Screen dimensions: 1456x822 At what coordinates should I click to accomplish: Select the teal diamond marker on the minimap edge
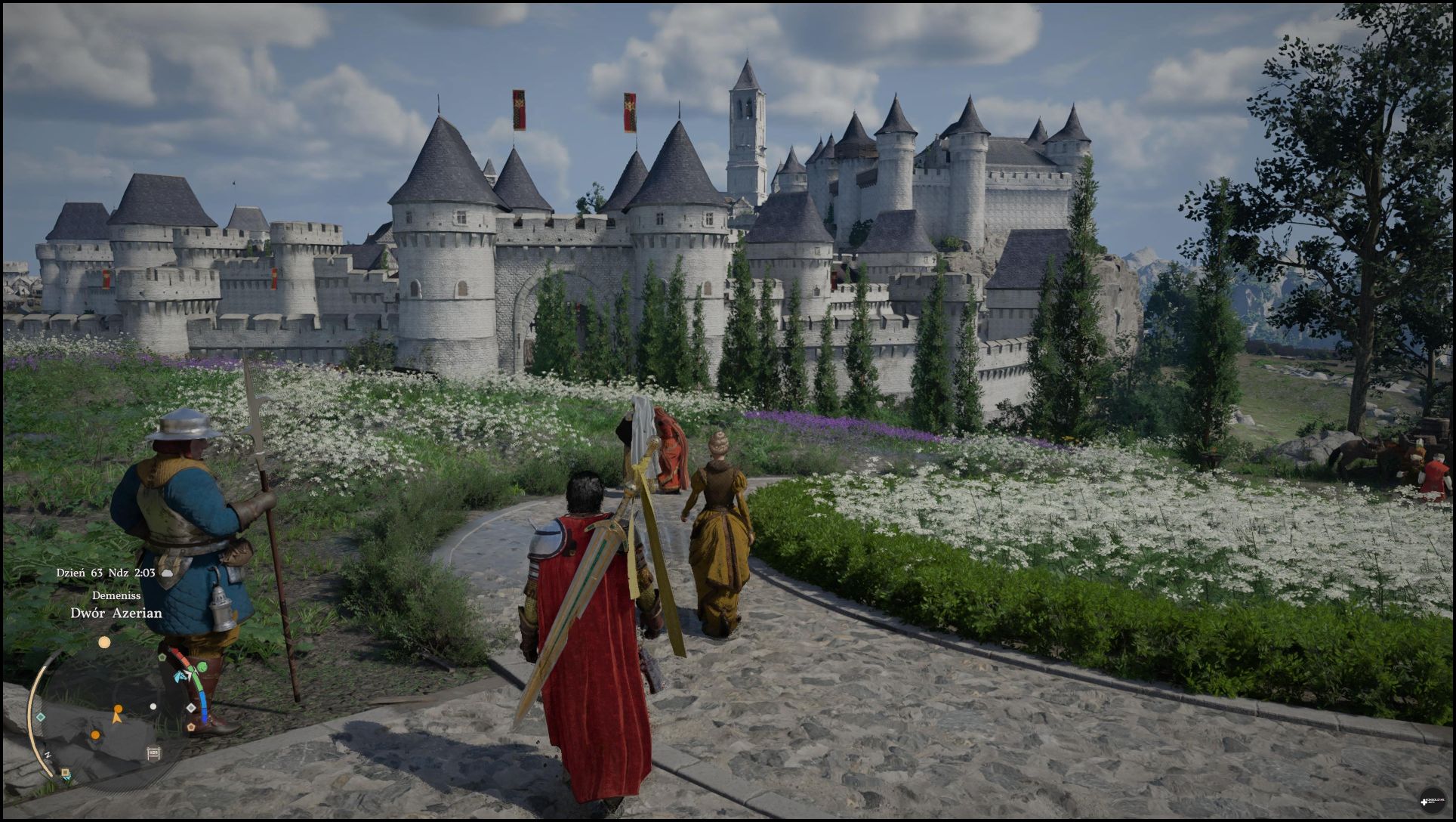click(x=41, y=716)
